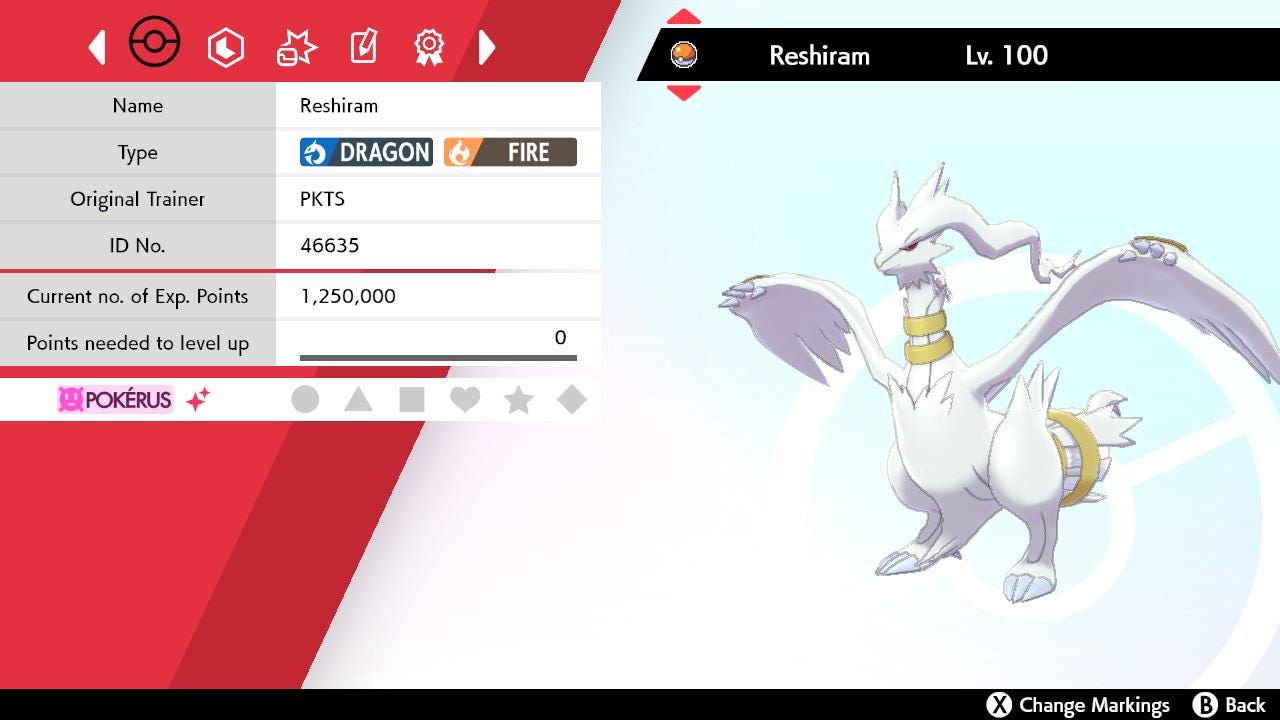
Task: Go to the previous summary page arrow
Action: coord(97,47)
